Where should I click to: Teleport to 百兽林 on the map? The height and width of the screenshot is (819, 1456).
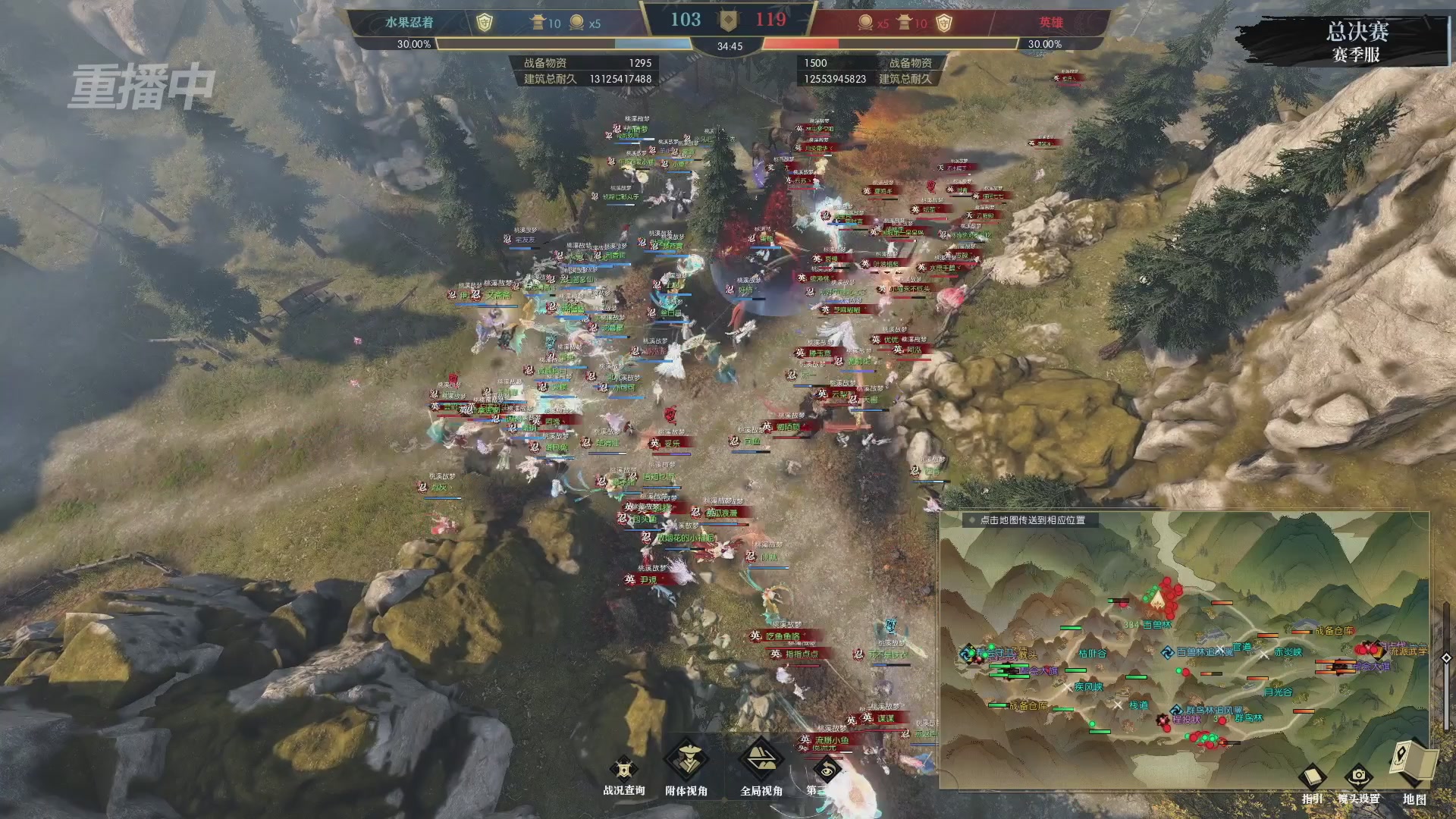tap(1157, 624)
